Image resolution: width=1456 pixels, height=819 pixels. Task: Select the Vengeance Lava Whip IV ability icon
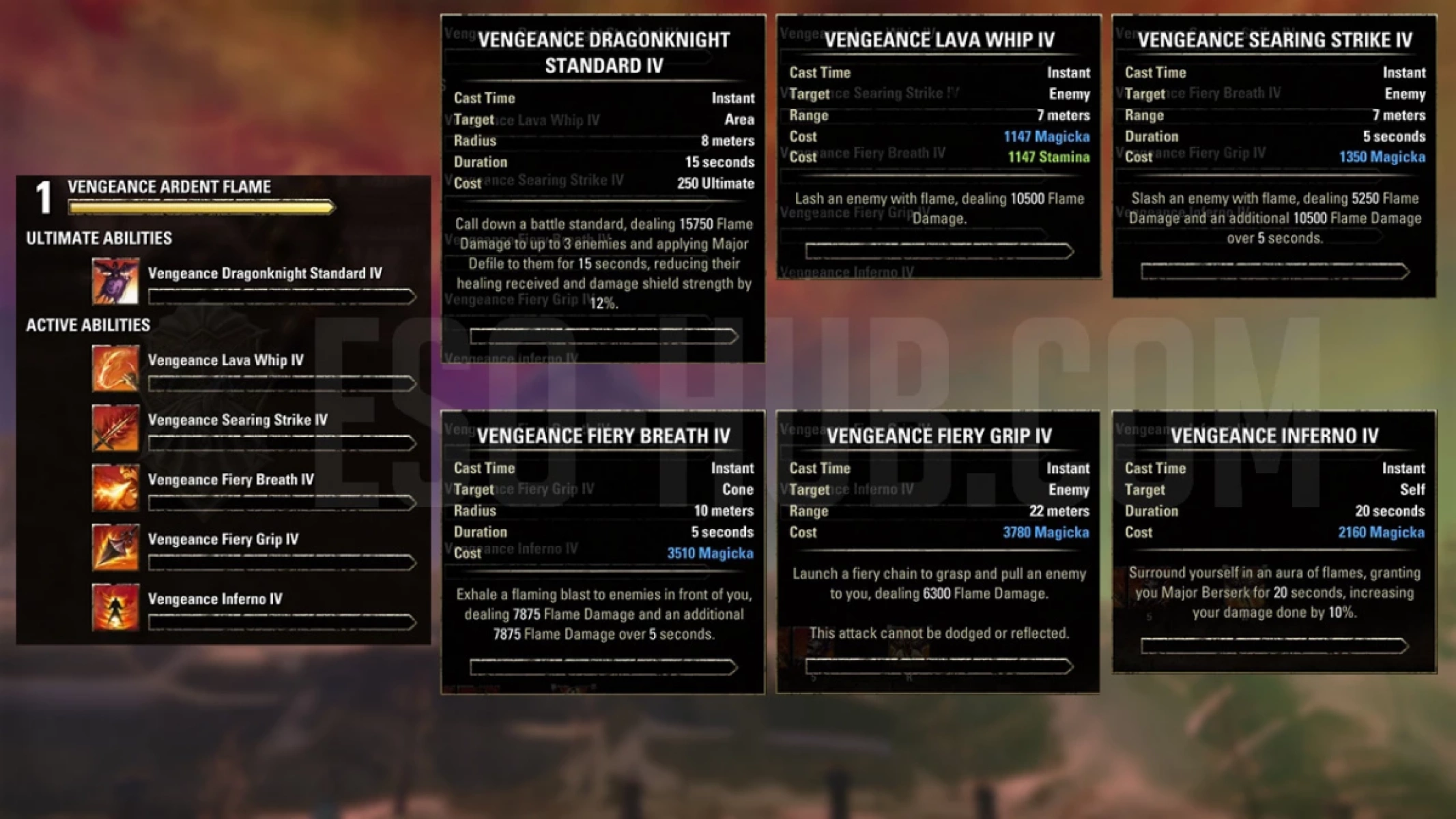click(x=115, y=369)
